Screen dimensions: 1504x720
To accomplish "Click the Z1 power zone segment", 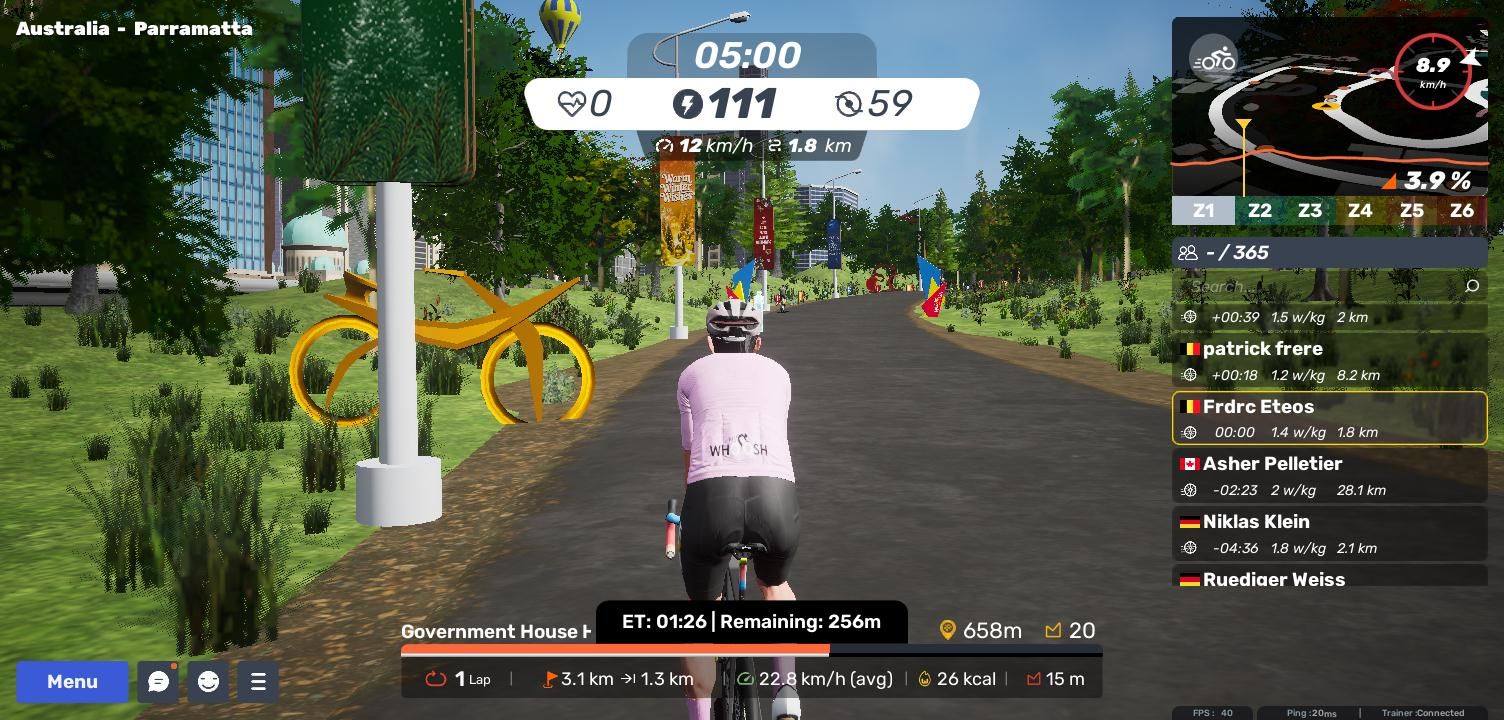I will tap(1203, 211).
